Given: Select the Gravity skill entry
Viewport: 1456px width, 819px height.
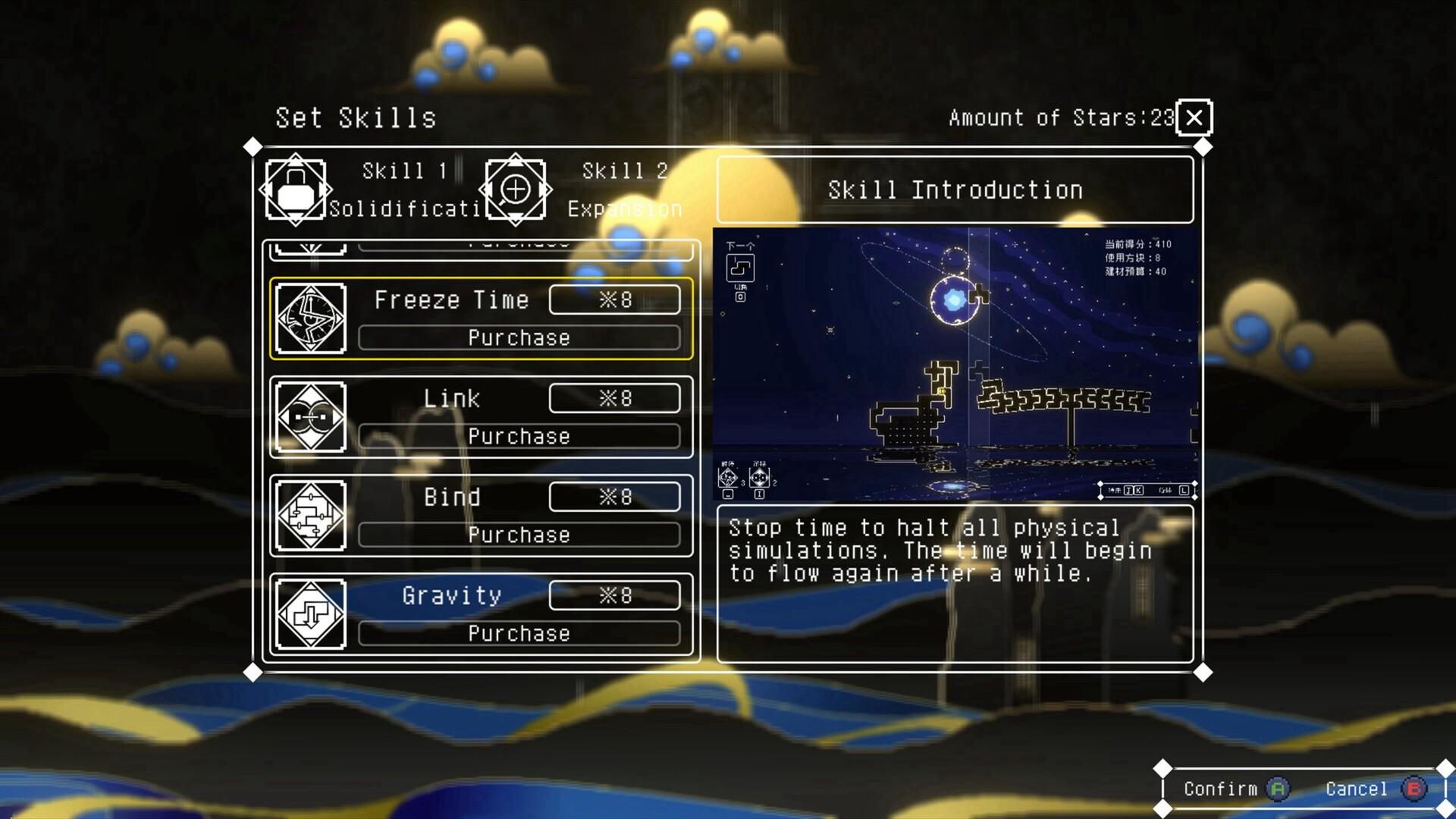Looking at the screenshot, I should coord(482,614).
